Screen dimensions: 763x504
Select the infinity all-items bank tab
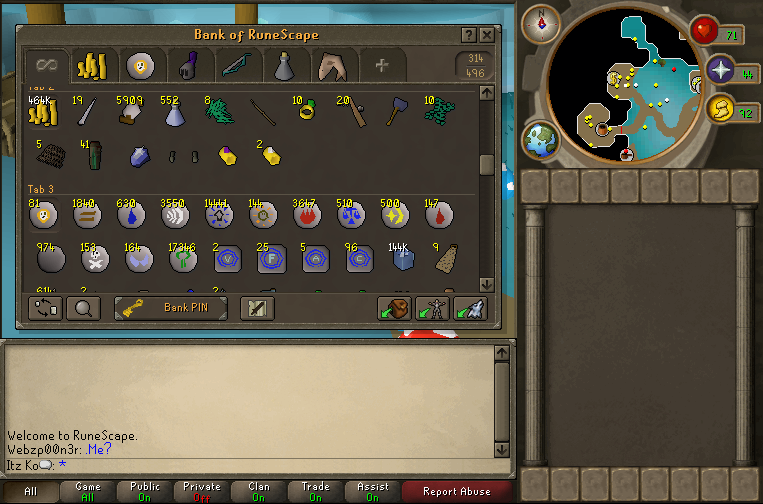[x=45, y=66]
